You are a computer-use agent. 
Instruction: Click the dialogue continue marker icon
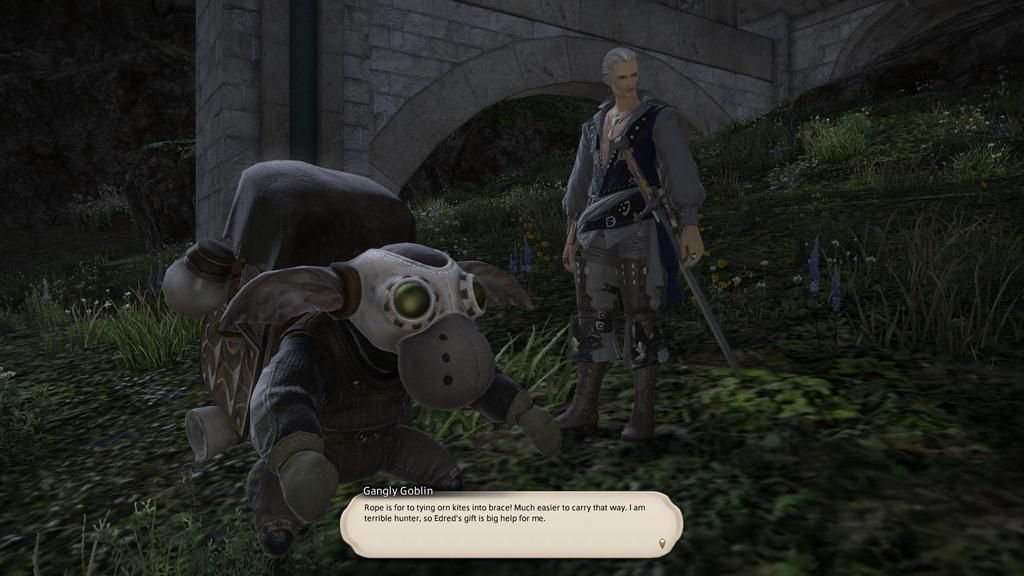661,545
